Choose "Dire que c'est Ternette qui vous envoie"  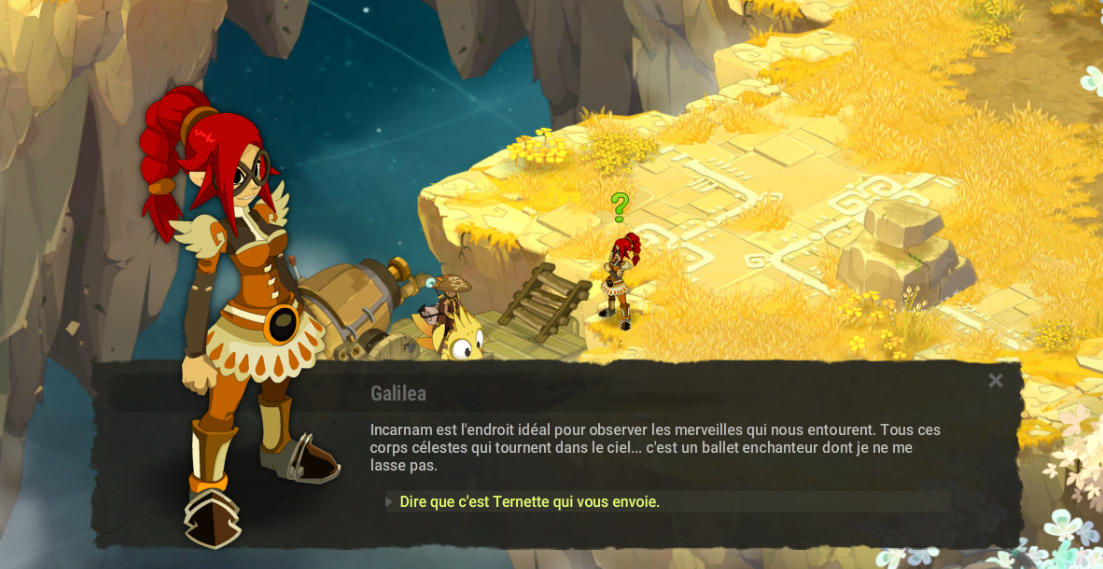[x=529, y=502]
